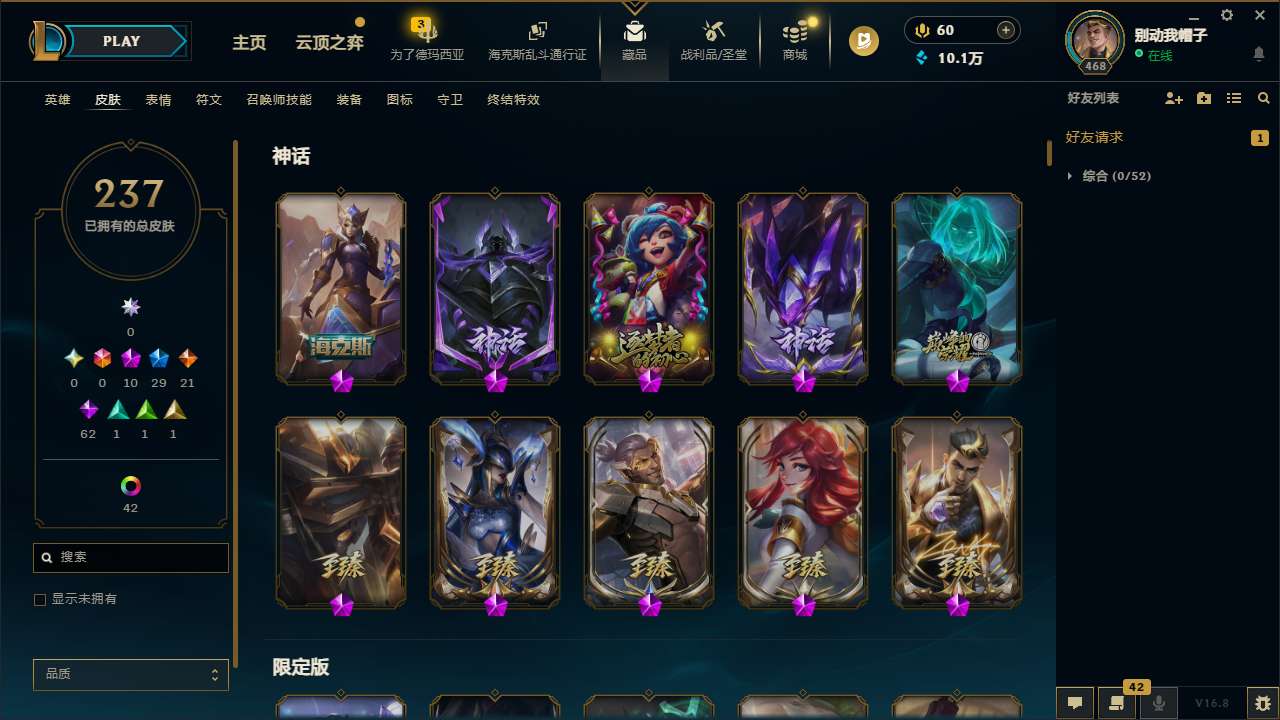
Task: Open the 主页 menu item
Action: [249, 43]
